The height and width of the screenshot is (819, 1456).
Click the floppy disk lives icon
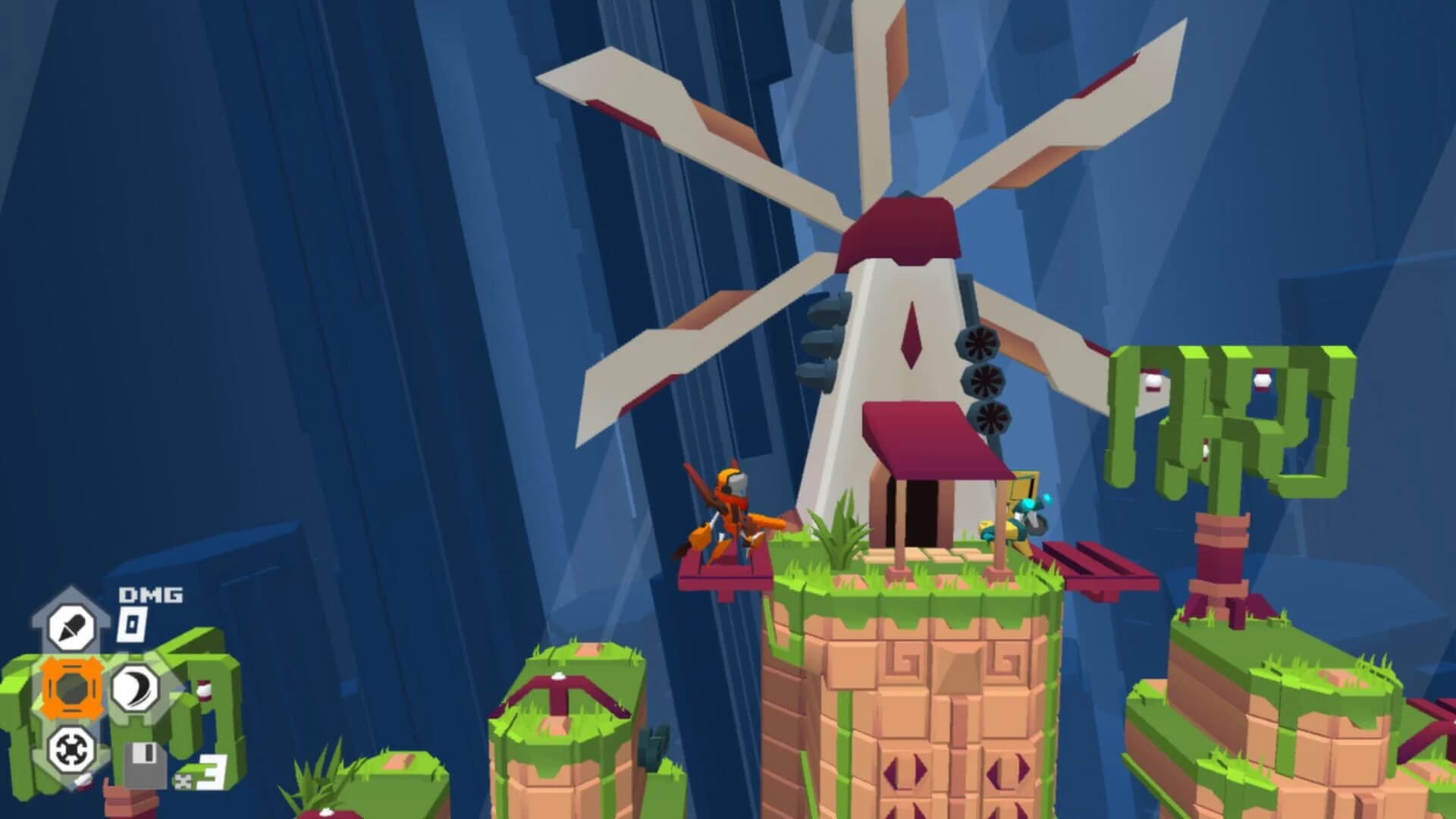pyautogui.click(x=145, y=765)
